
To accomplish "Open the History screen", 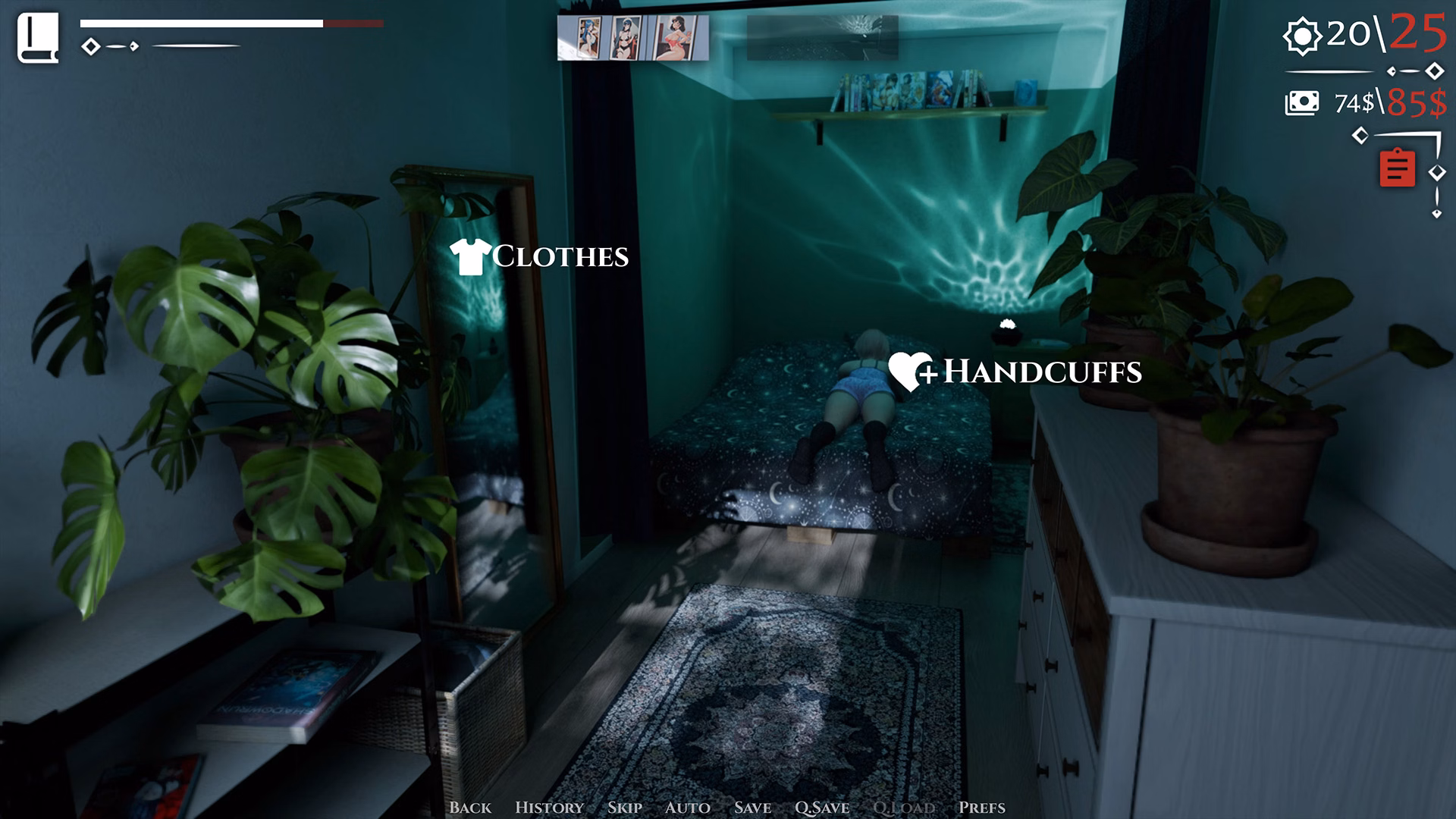I will (x=549, y=808).
